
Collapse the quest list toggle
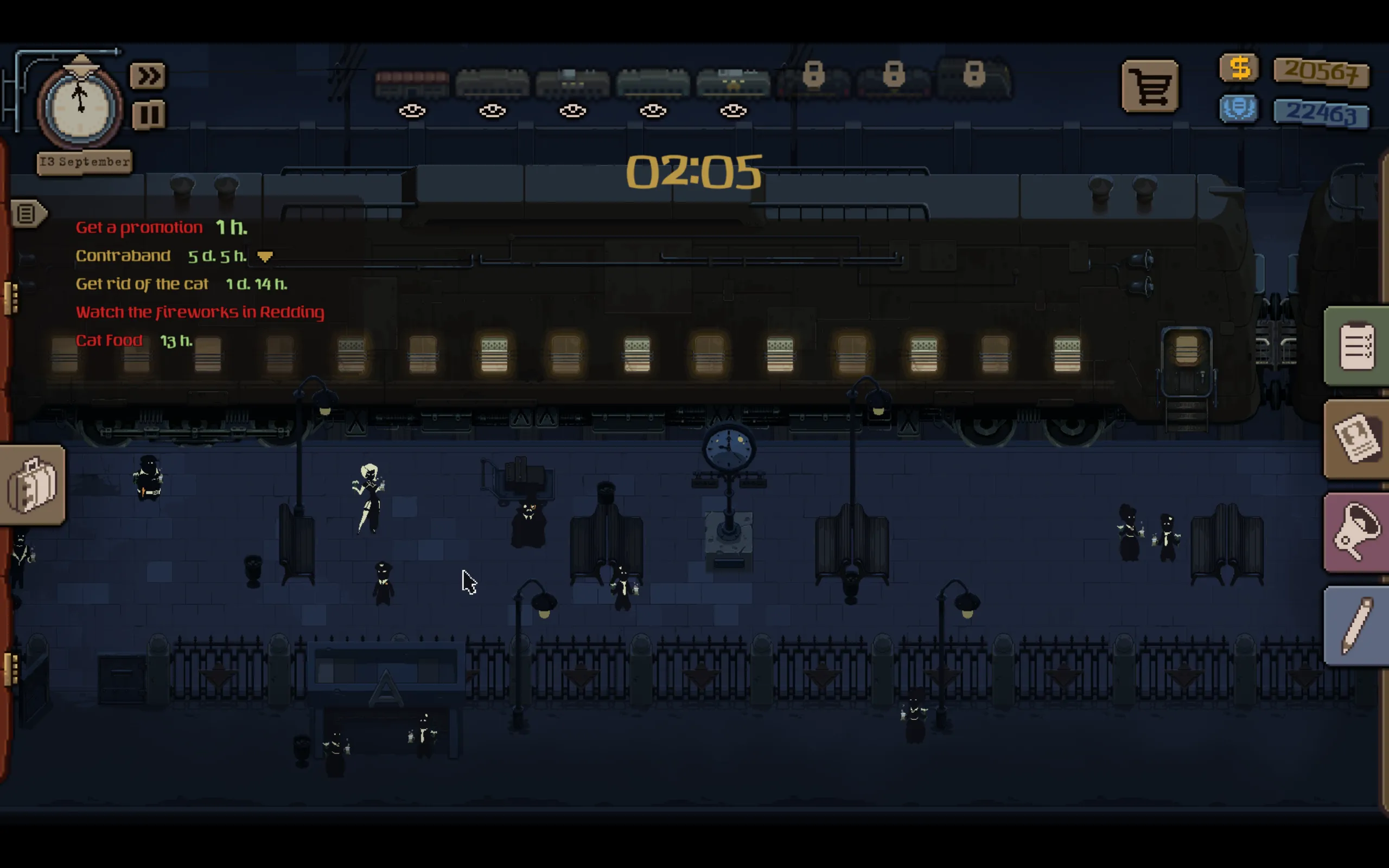pos(27,214)
